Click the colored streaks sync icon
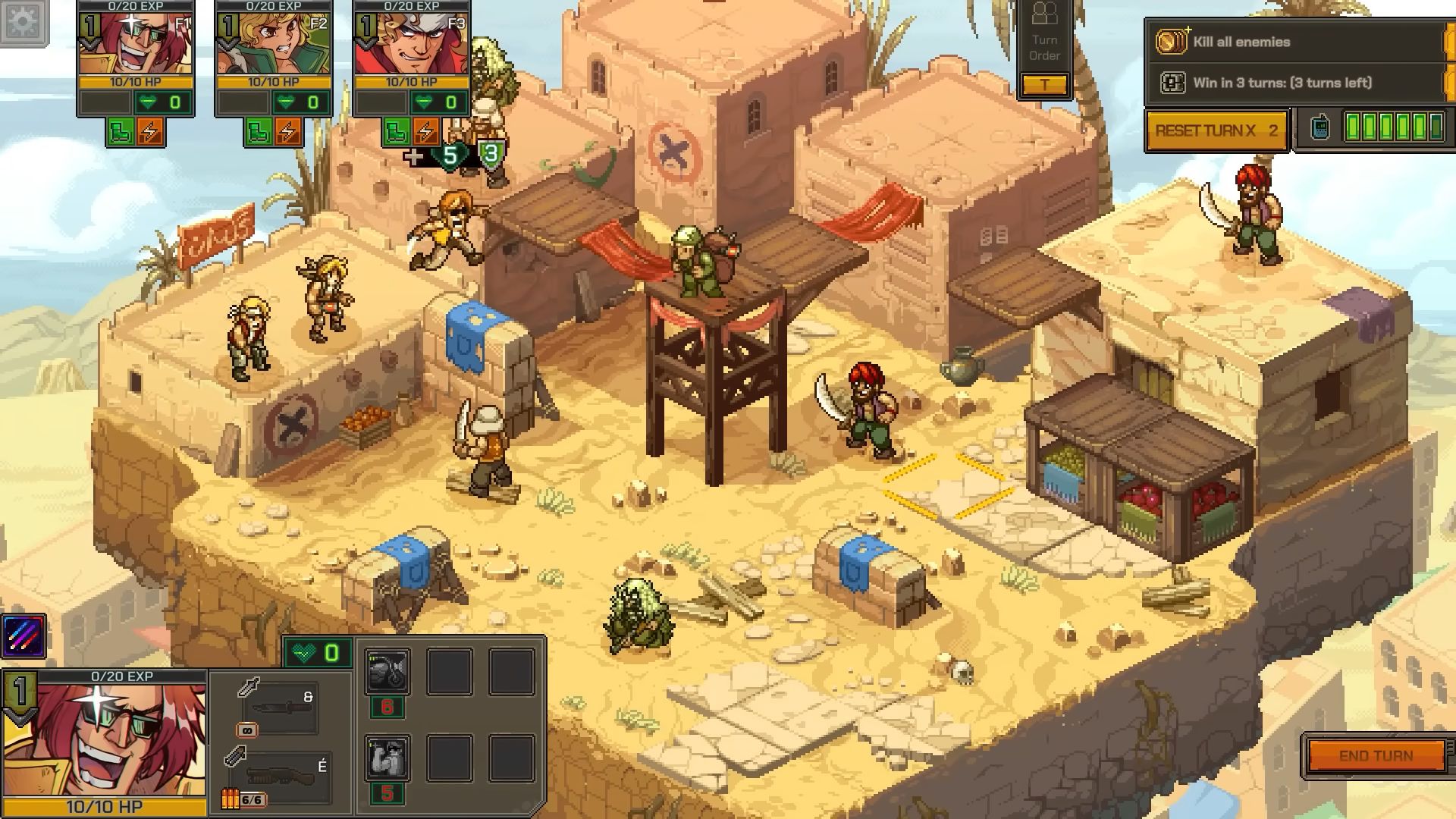 click(24, 635)
